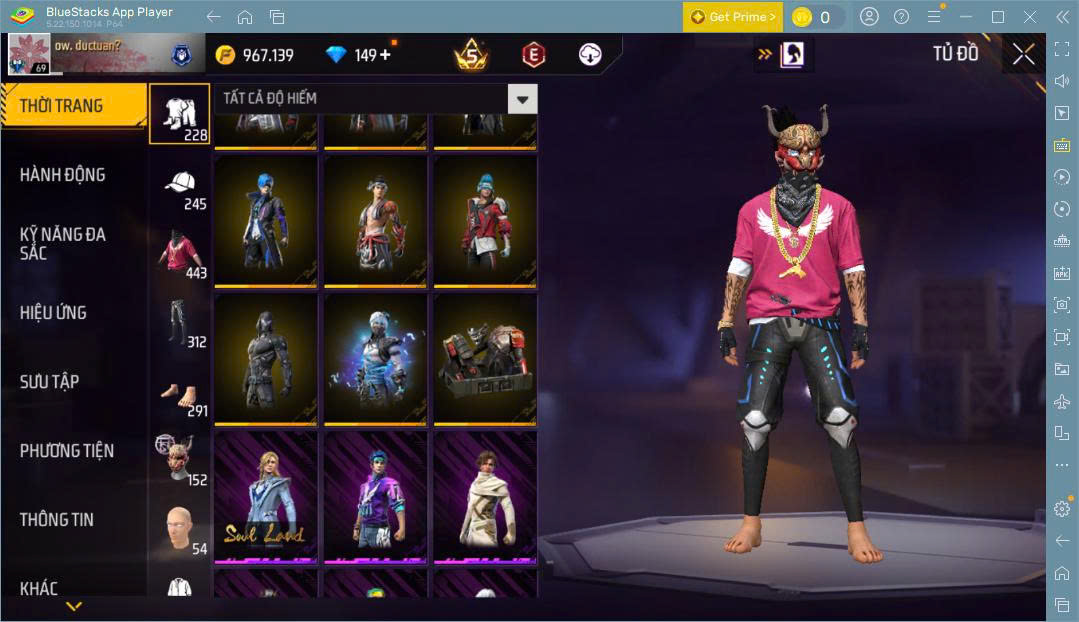1079x622 pixels.
Task: Select the Kỹ Năng Đa Sắc tab
Action: point(63,243)
